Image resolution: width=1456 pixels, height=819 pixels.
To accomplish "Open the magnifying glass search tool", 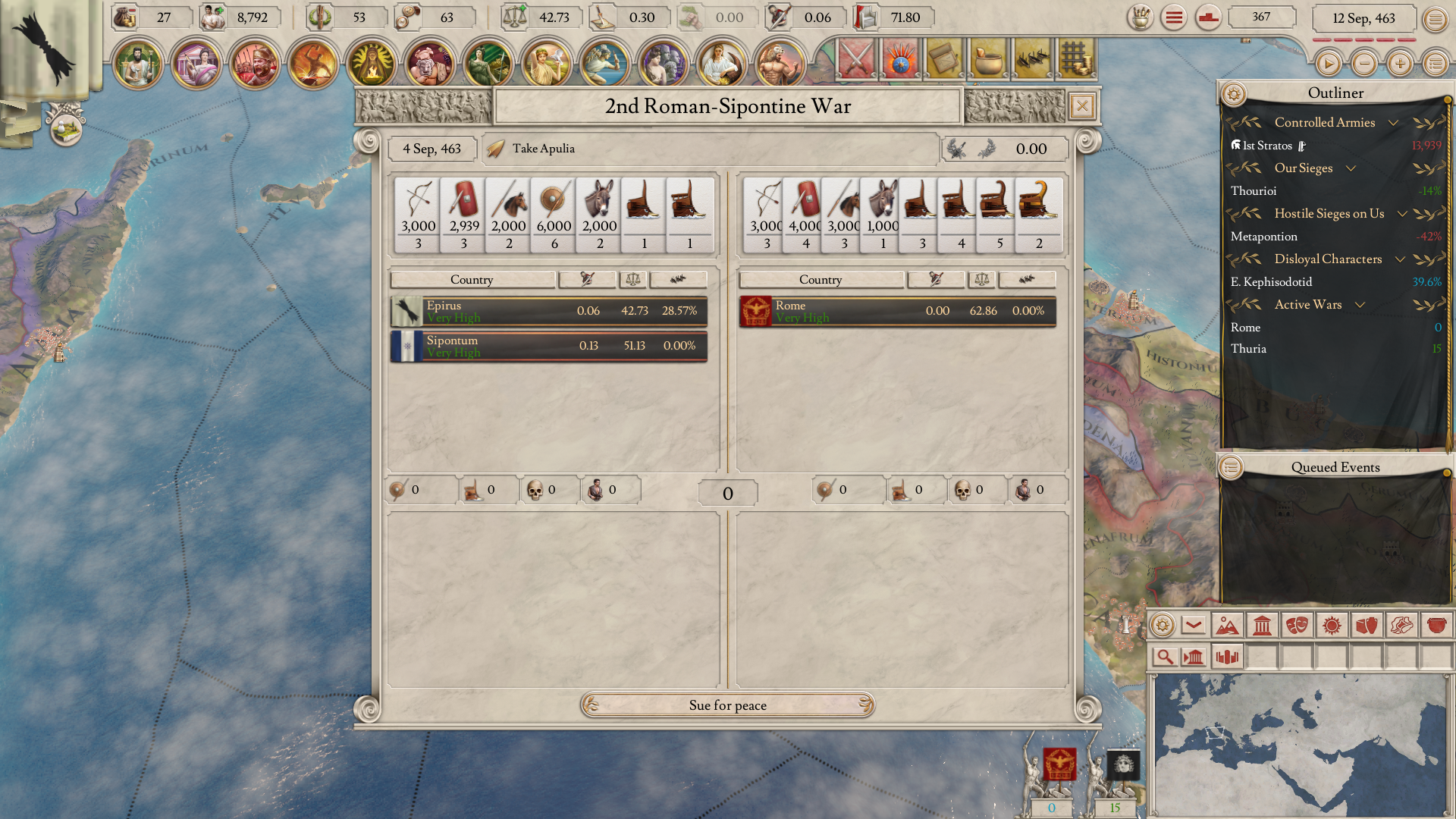I will 1164,657.
